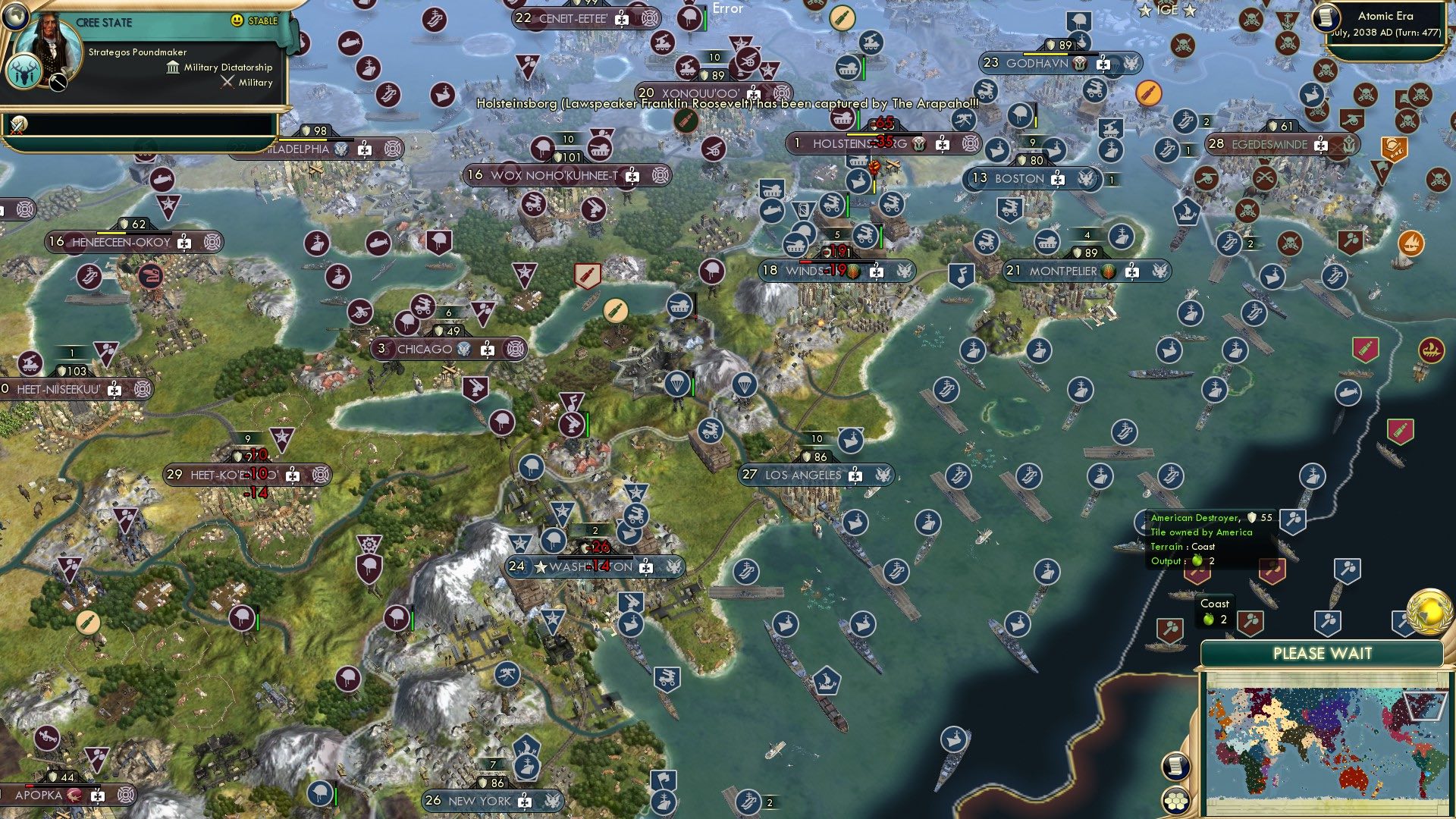The width and height of the screenshot is (1456, 819).
Task: Click the golden laurel globe button
Action: (x=1429, y=613)
